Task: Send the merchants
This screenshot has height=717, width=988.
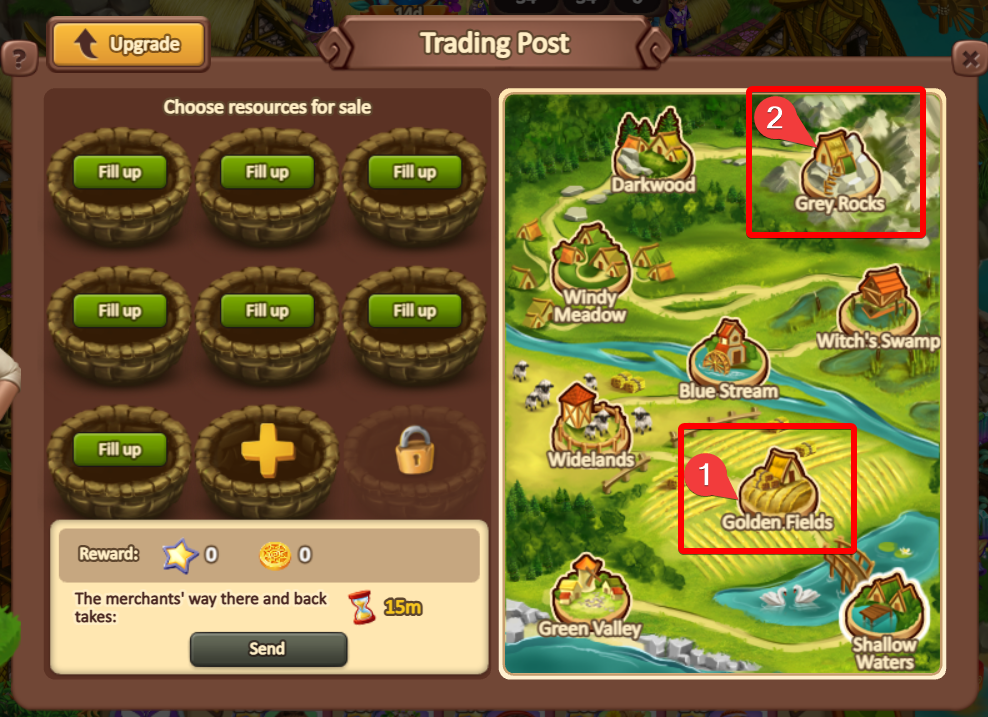Action: (x=268, y=649)
